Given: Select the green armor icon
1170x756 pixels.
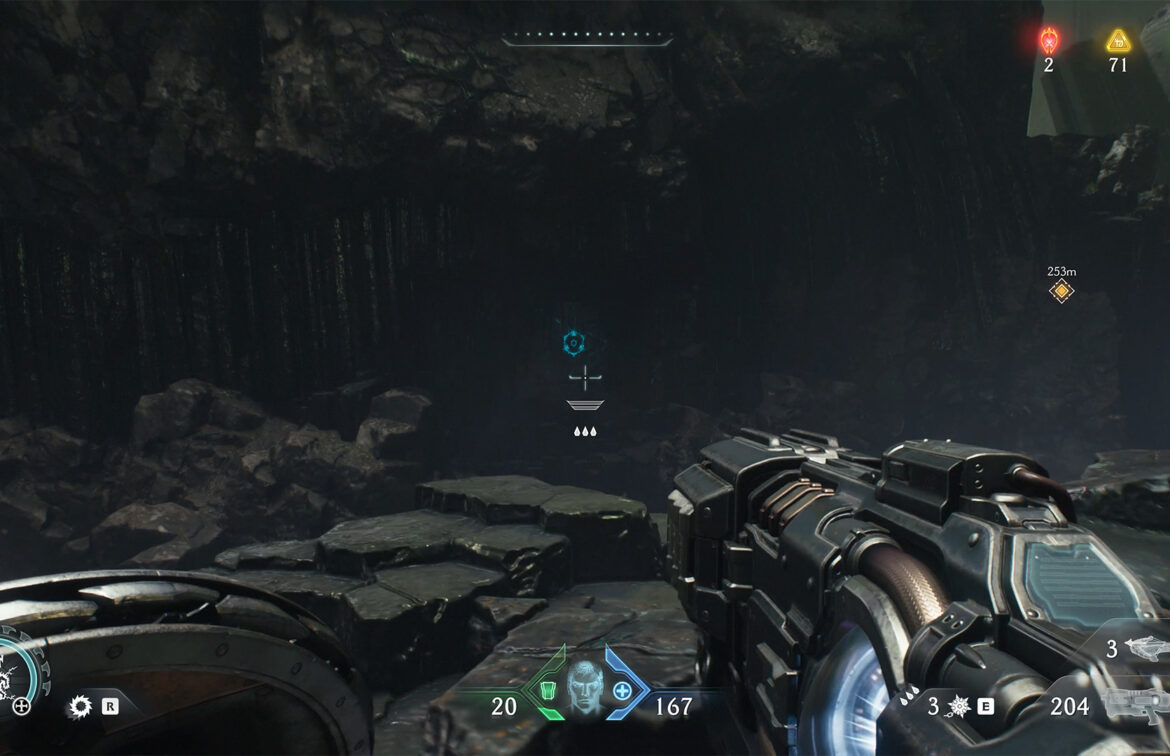Looking at the screenshot, I should click(547, 690).
